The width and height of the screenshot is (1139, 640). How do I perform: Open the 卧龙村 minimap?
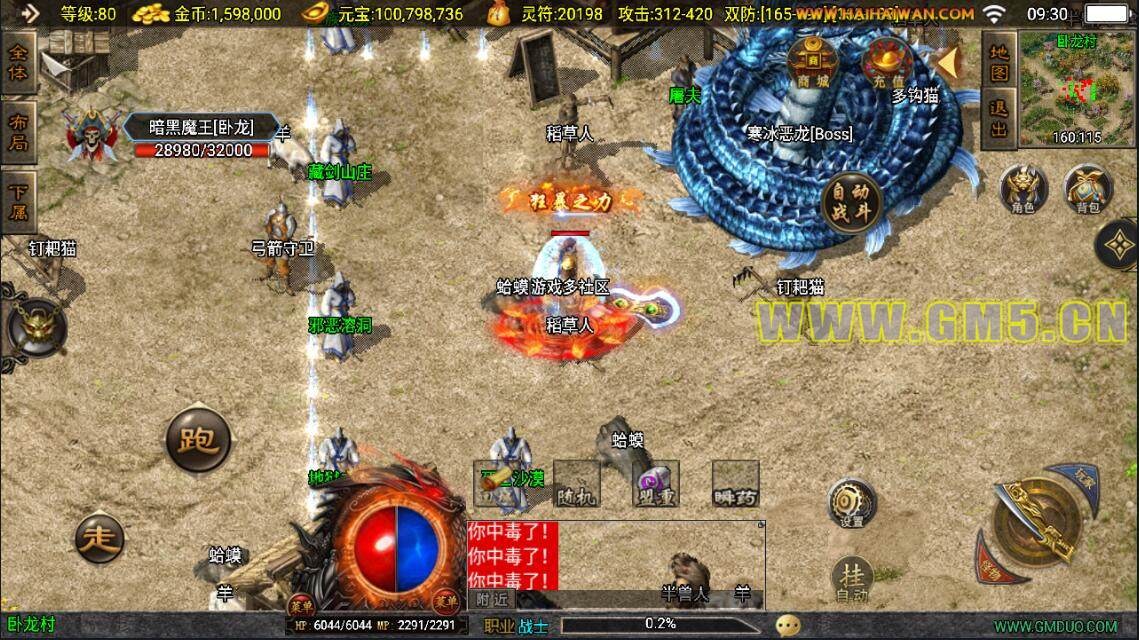pos(1076,87)
